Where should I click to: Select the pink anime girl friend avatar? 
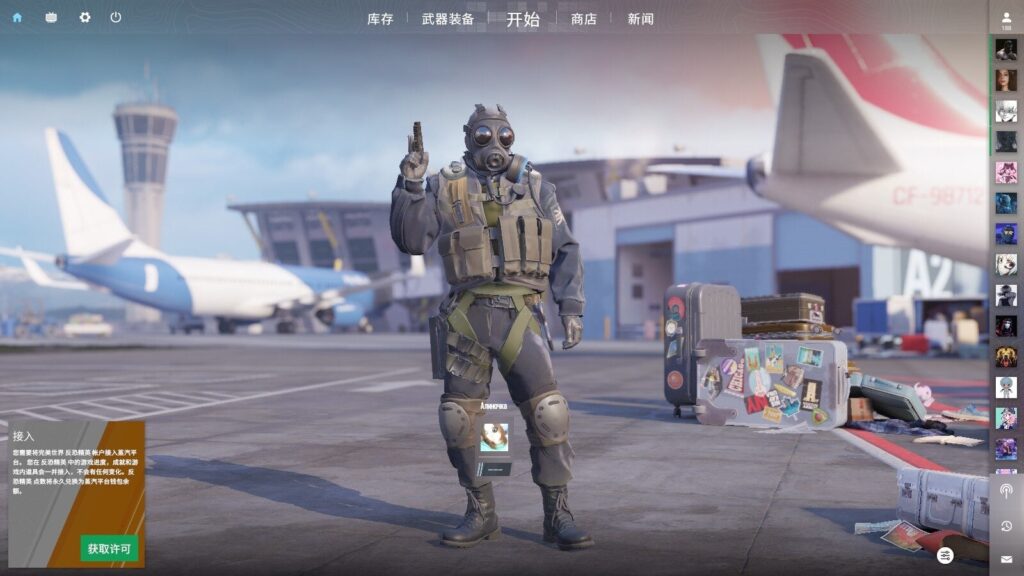point(1006,172)
